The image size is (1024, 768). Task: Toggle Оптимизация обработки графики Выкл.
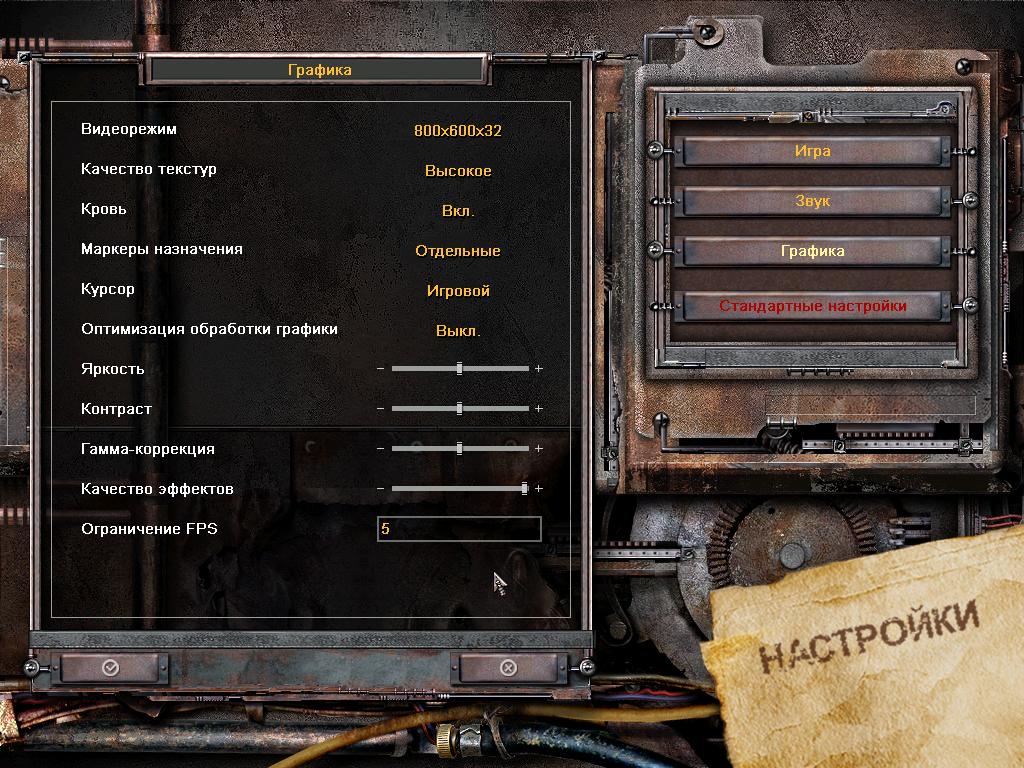pos(458,331)
